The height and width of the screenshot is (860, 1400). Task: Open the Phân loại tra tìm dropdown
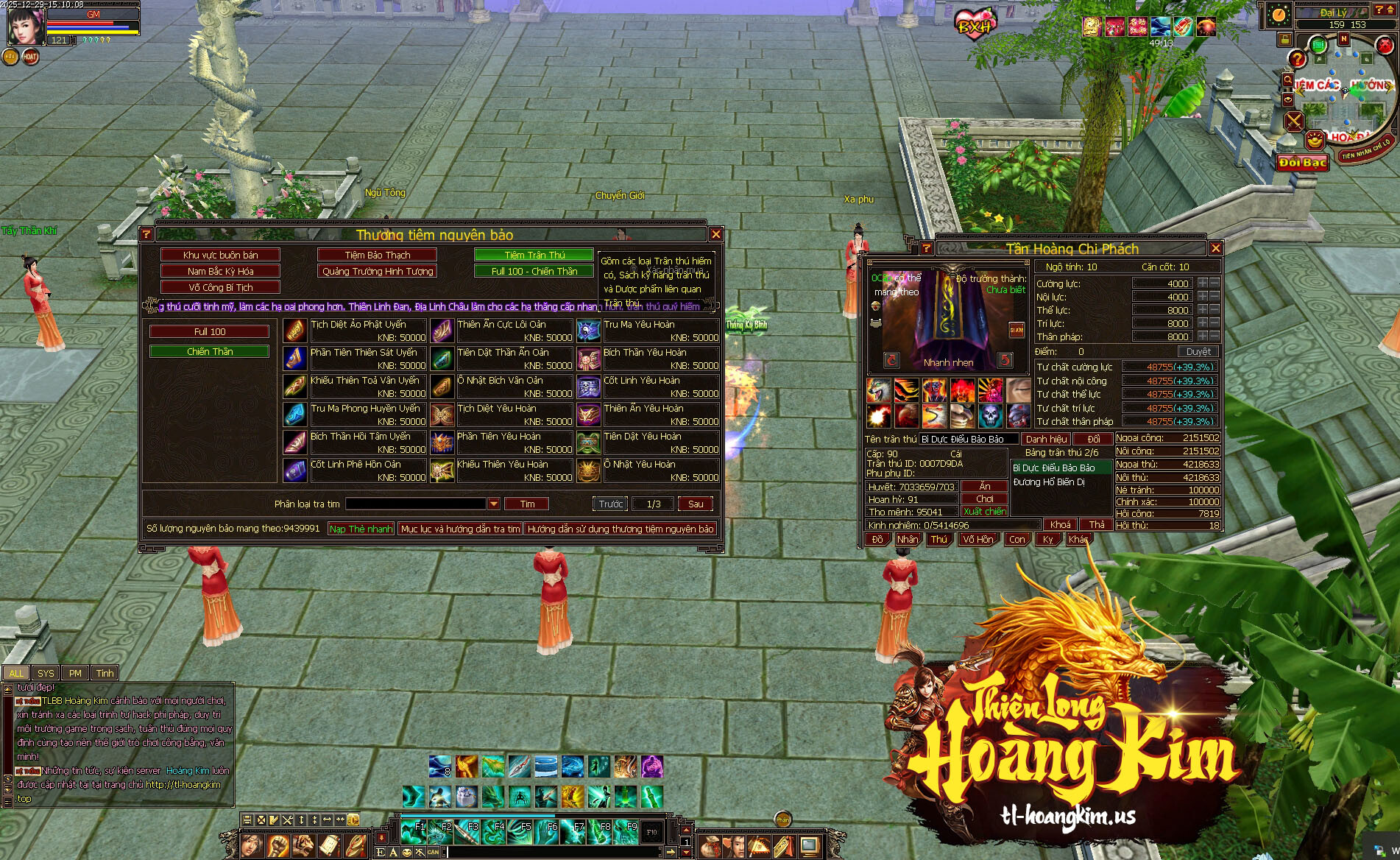[494, 504]
